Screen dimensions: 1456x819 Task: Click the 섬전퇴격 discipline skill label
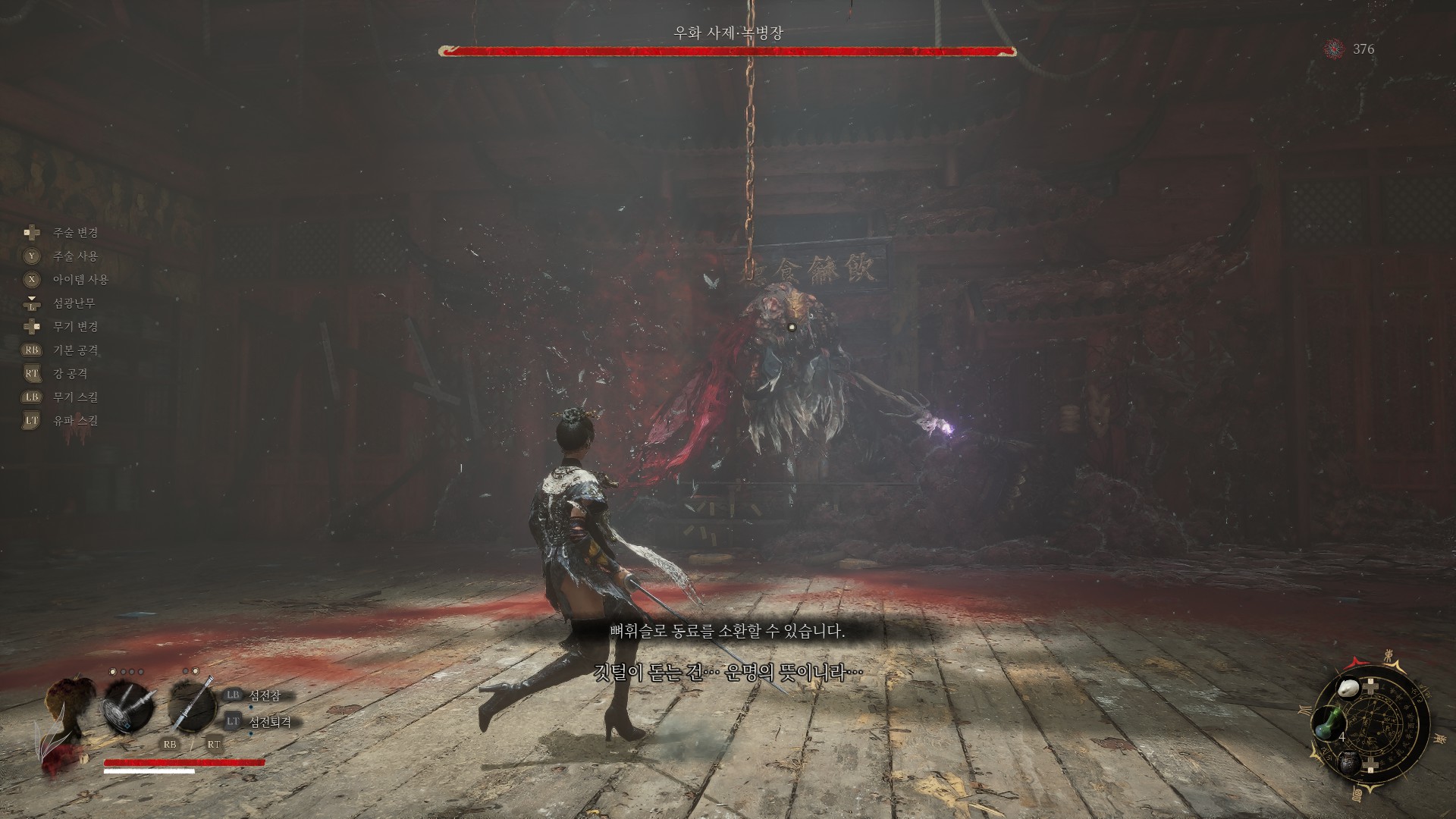pyautogui.click(x=270, y=723)
